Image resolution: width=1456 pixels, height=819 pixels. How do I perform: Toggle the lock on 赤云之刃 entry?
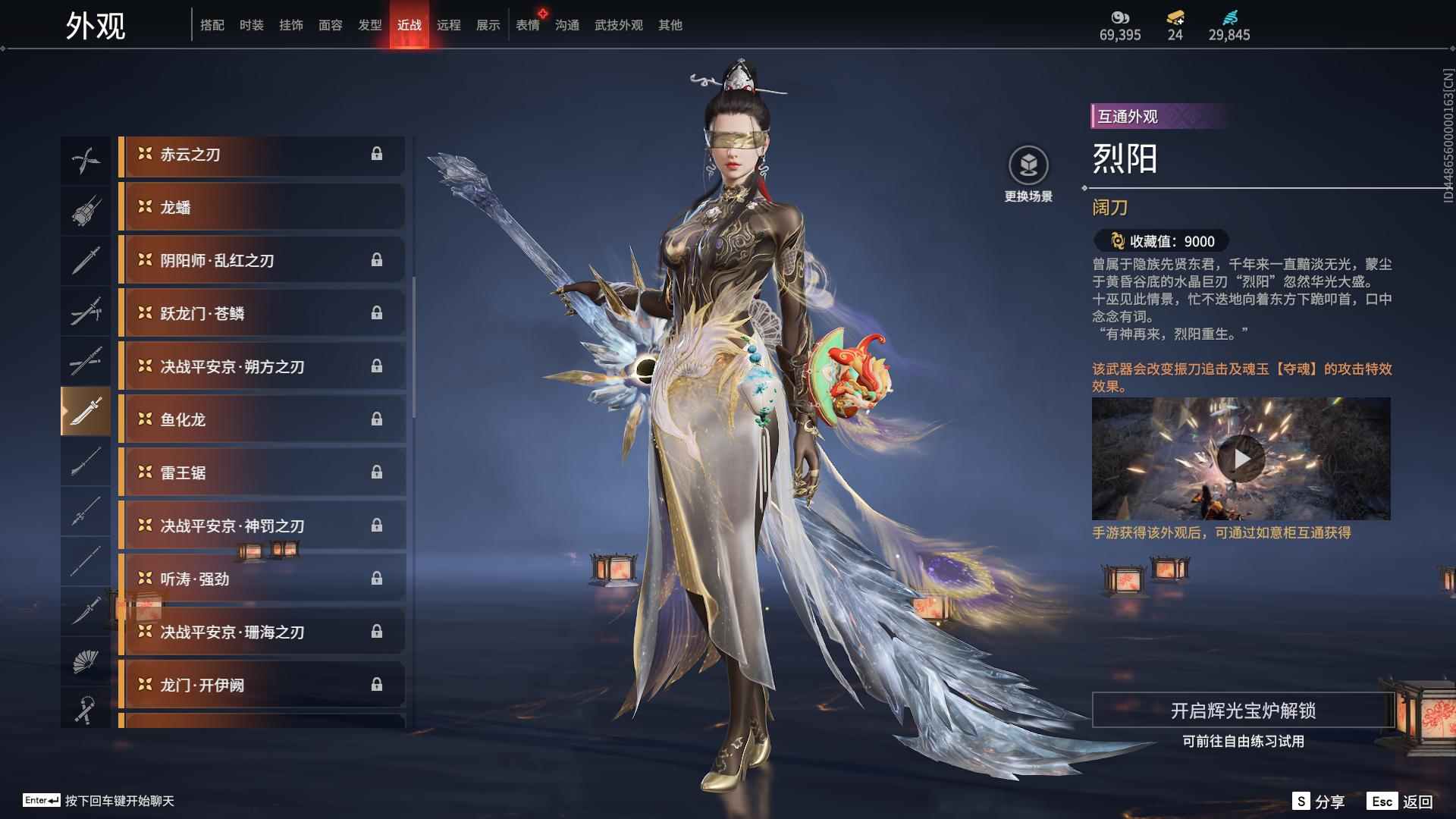pos(377,154)
